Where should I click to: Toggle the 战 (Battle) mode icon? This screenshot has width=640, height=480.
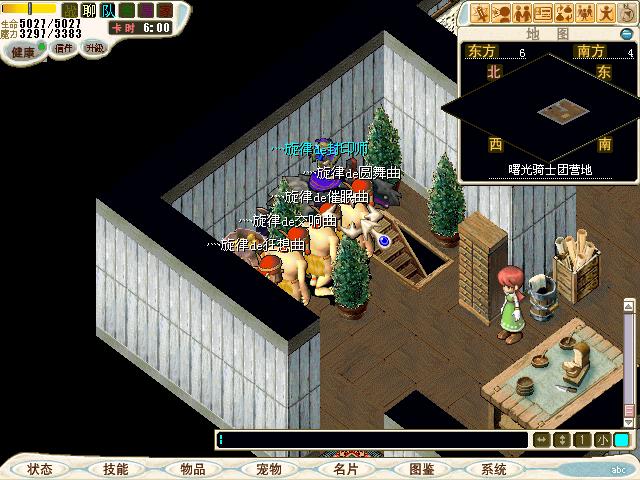69,10
